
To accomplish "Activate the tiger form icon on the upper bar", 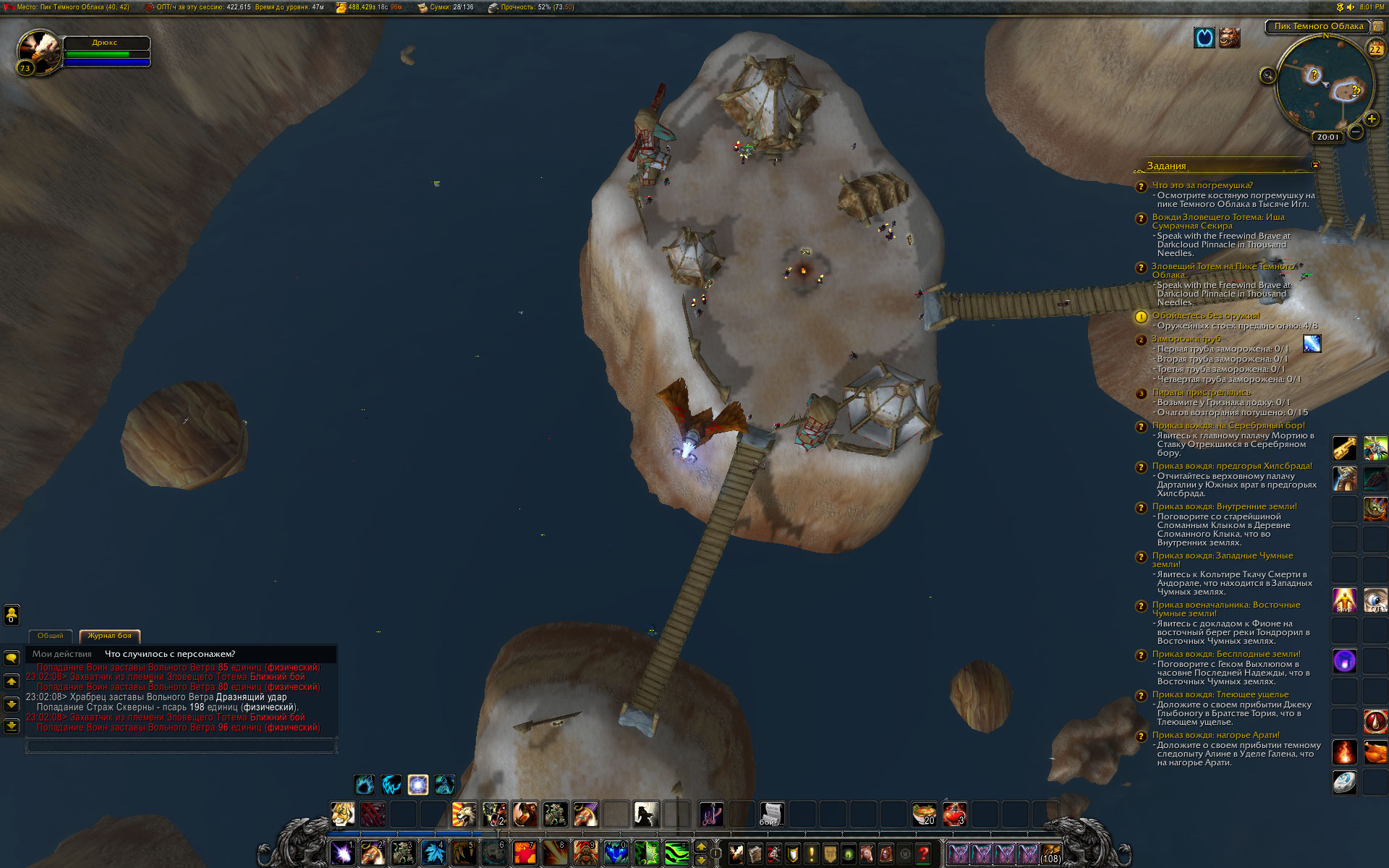I will [x=342, y=814].
